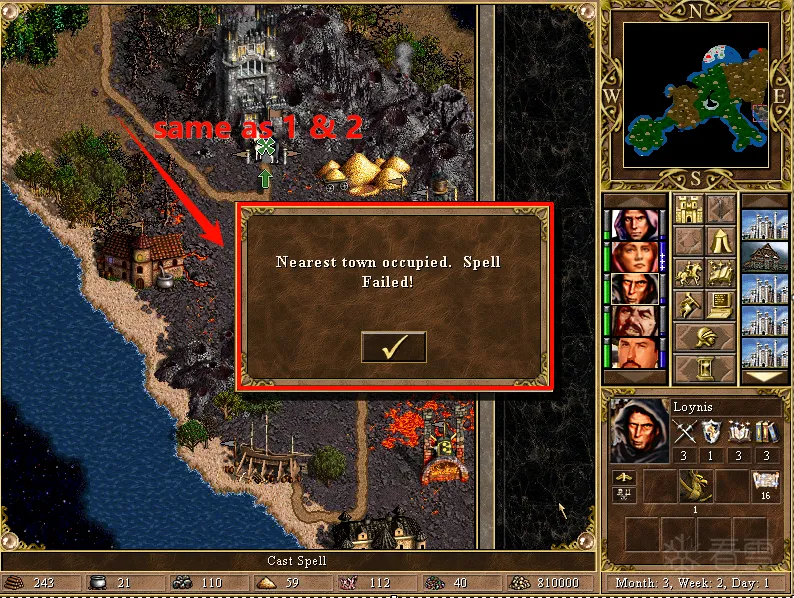The image size is (794, 598).
Task: Select the griffin army slot of Loynis
Action: (695, 486)
